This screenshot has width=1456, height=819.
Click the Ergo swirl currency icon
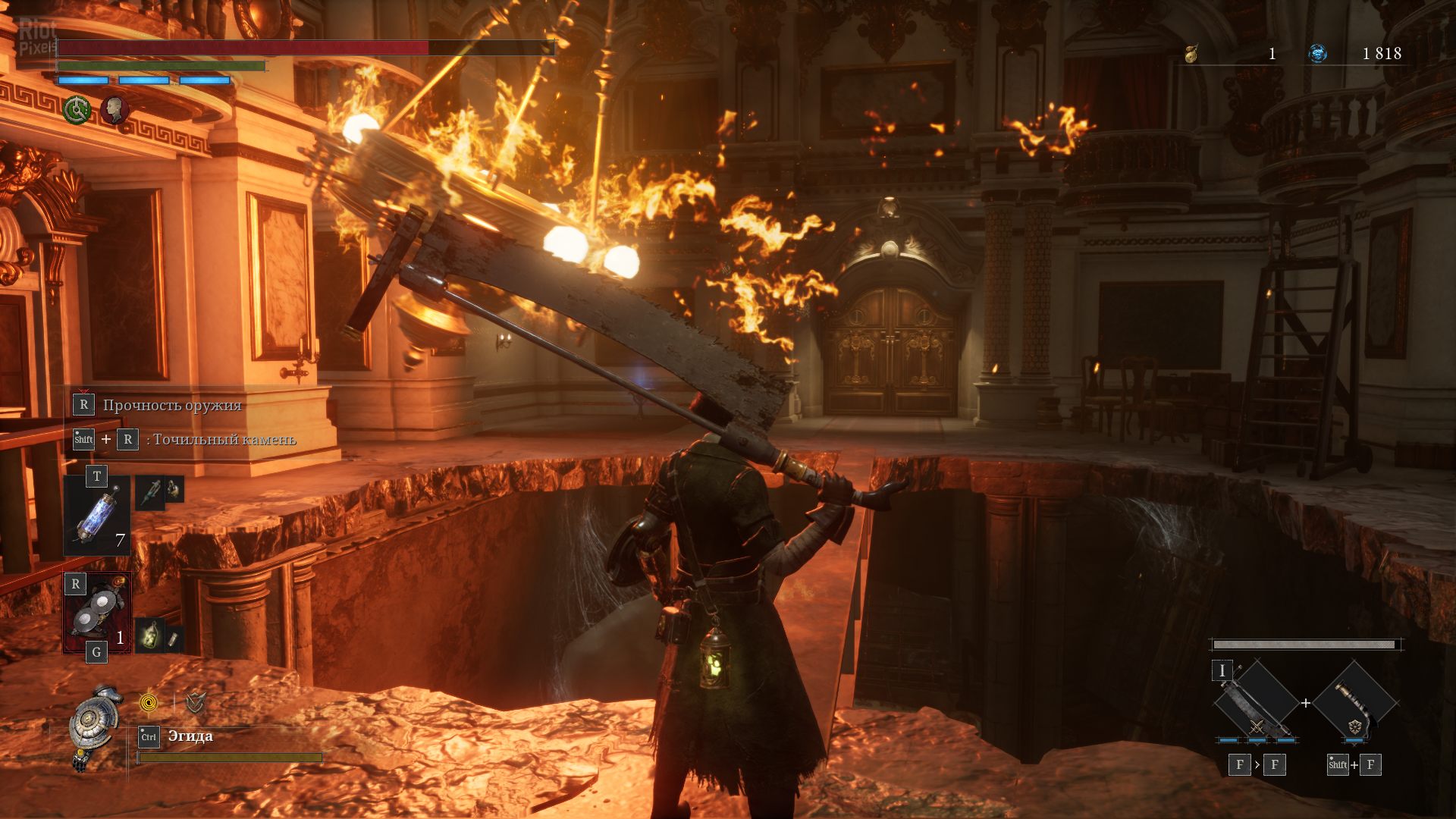pos(1318,54)
